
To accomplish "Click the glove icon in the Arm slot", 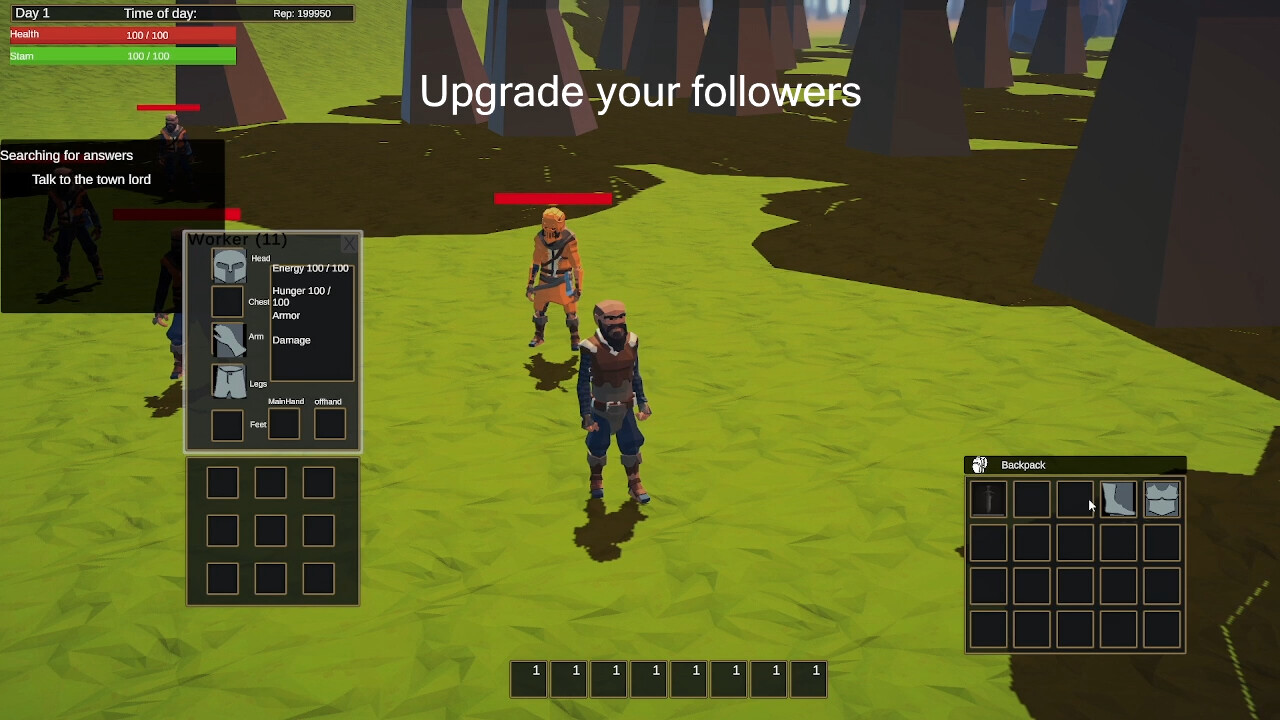I will point(229,340).
